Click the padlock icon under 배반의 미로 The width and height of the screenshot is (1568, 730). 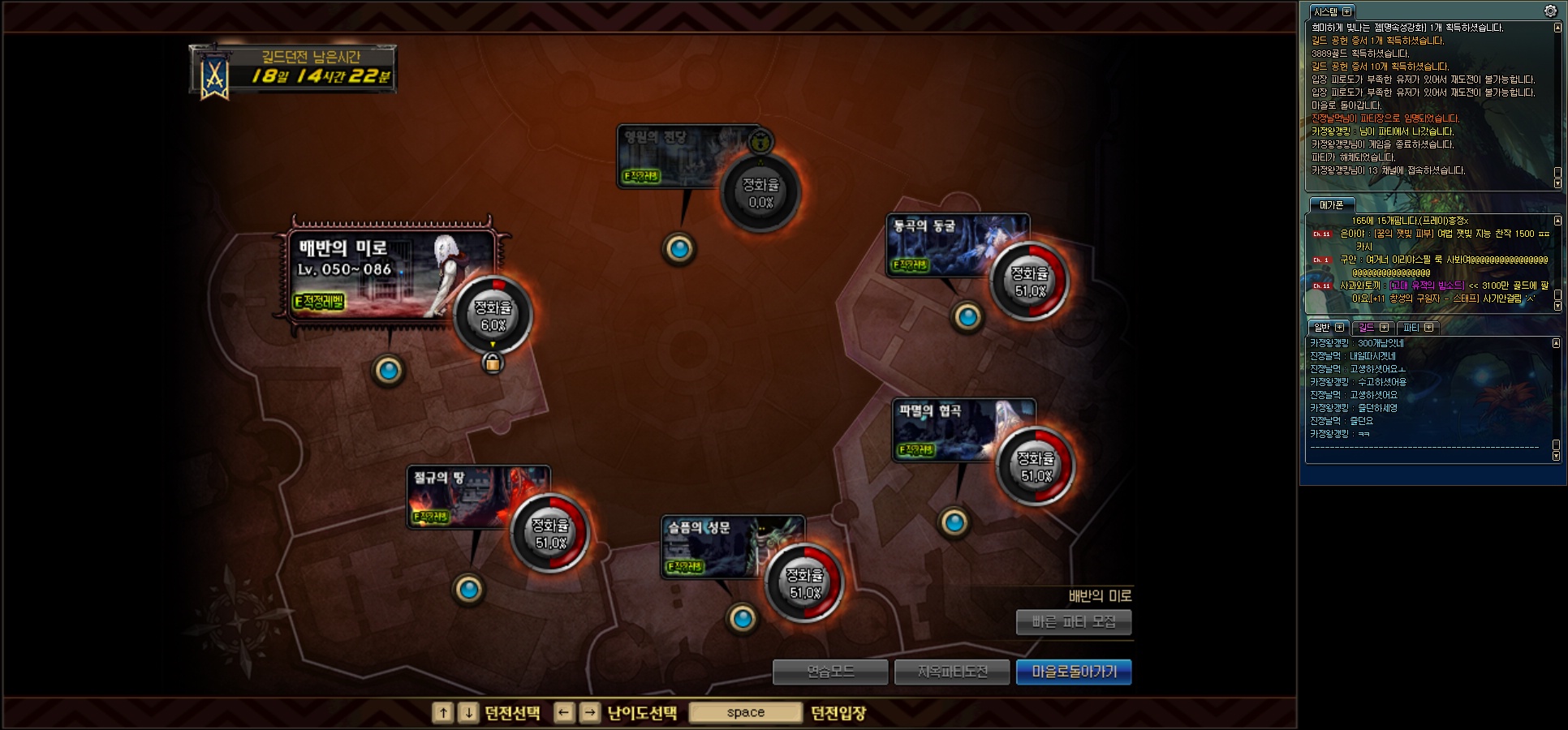pyautogui.click(x=492, y=363)
